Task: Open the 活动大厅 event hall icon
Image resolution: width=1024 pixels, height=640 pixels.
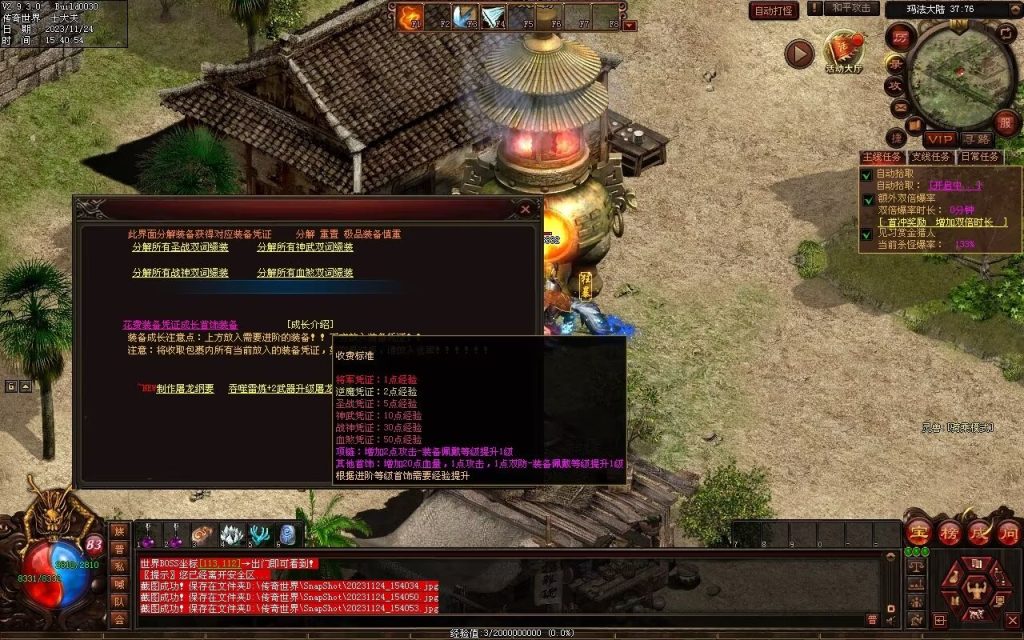Action: coord(843,52)
